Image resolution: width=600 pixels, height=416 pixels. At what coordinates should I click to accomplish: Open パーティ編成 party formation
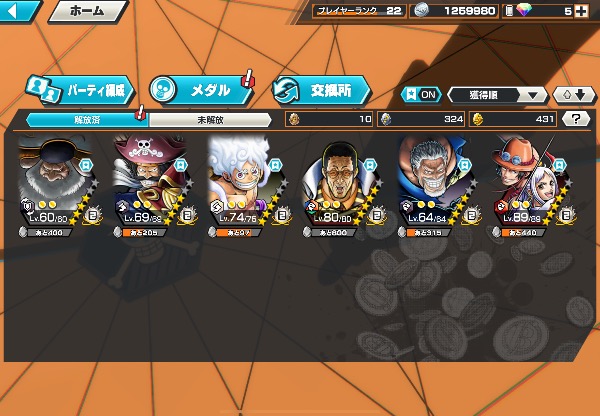tap(79, 90)
